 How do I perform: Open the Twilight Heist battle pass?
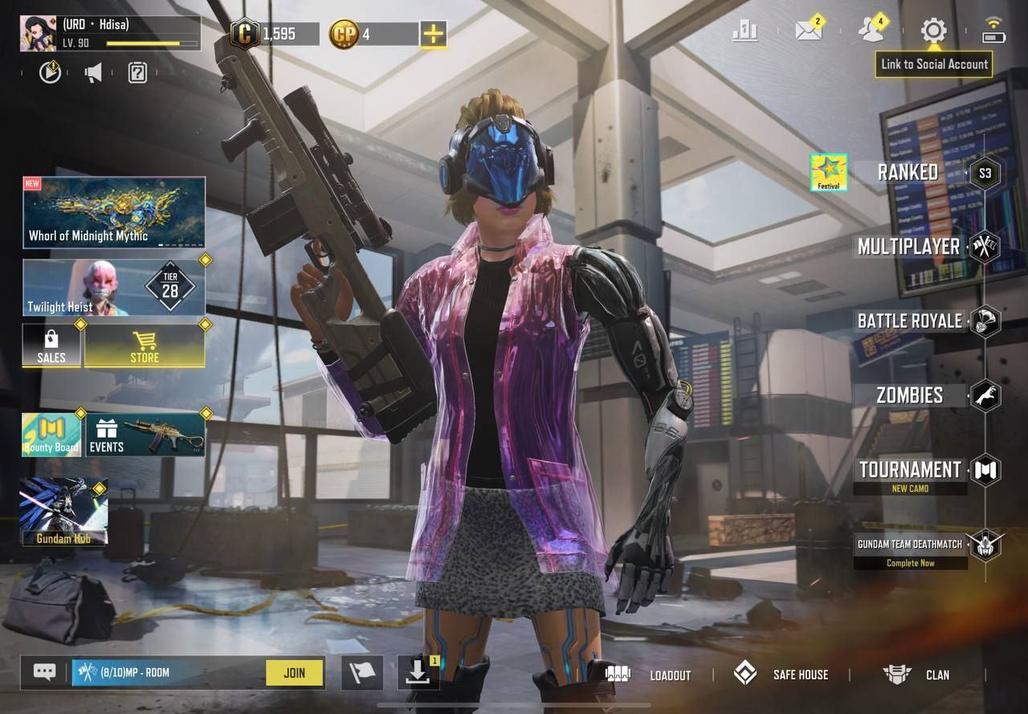tap(114, 288)
